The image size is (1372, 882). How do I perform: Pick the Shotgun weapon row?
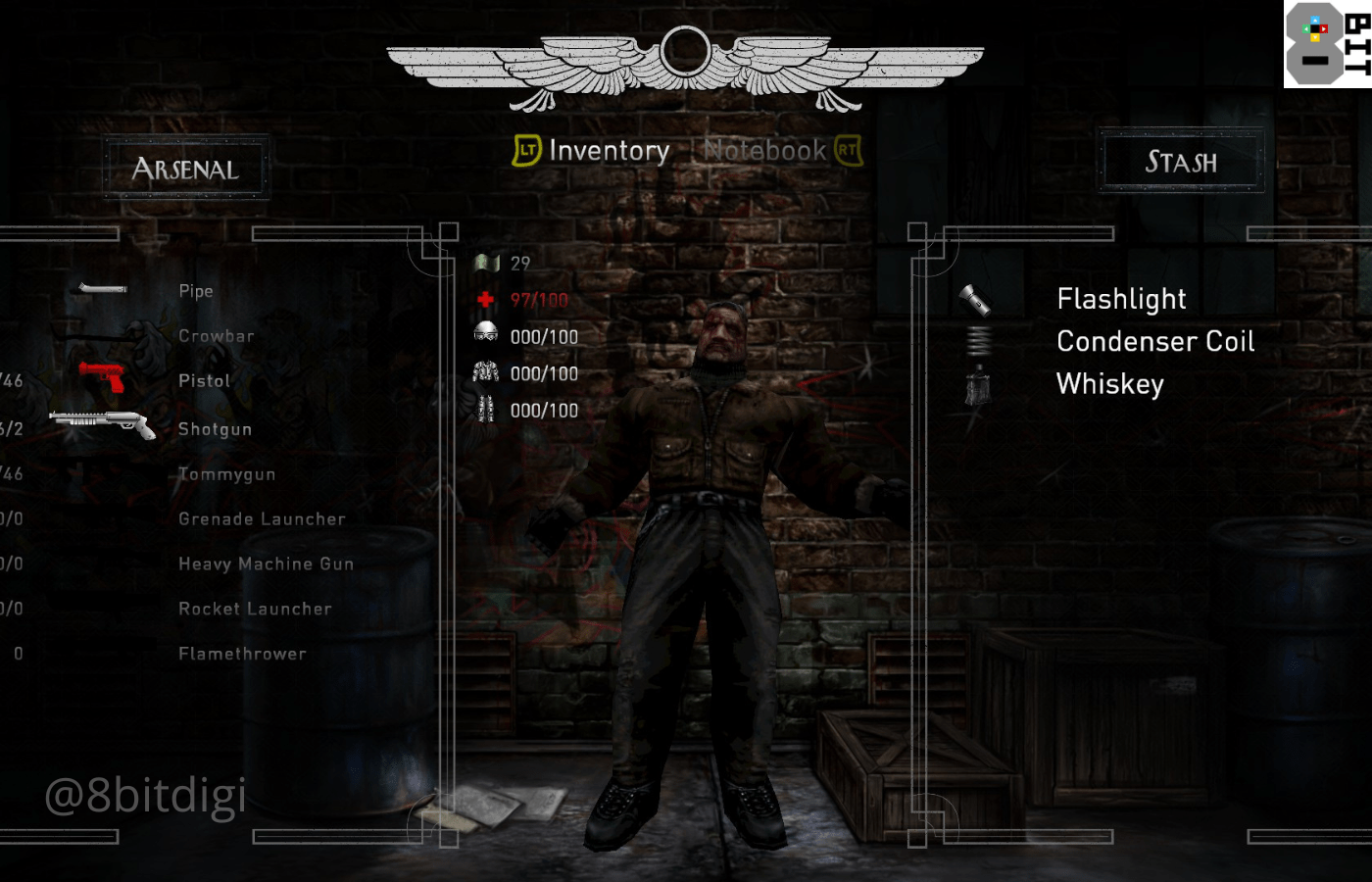point(215,429)
